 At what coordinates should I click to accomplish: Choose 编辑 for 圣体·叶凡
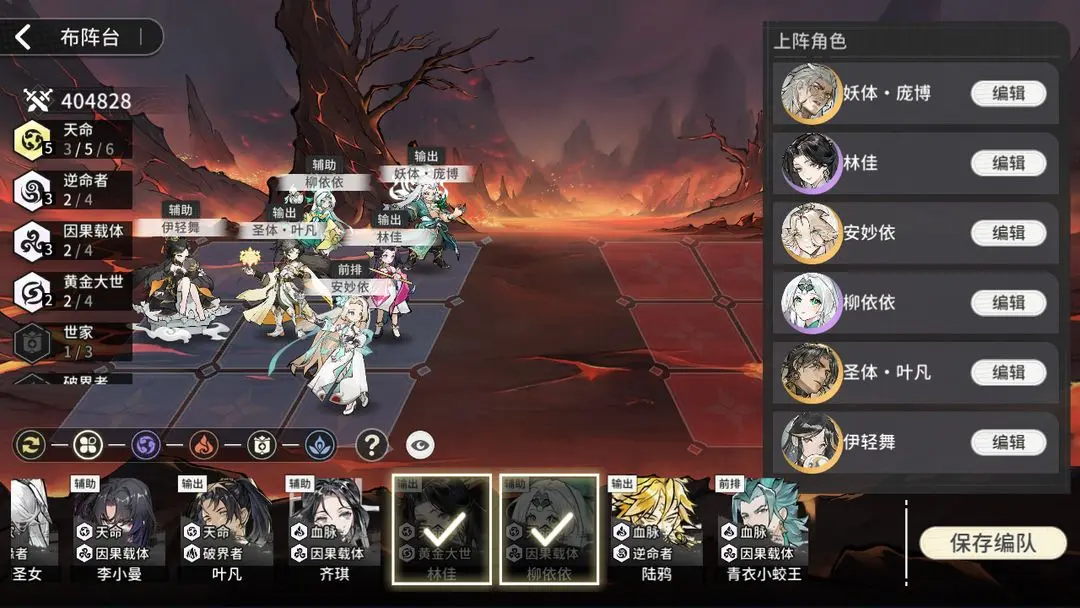point(1008,372)
